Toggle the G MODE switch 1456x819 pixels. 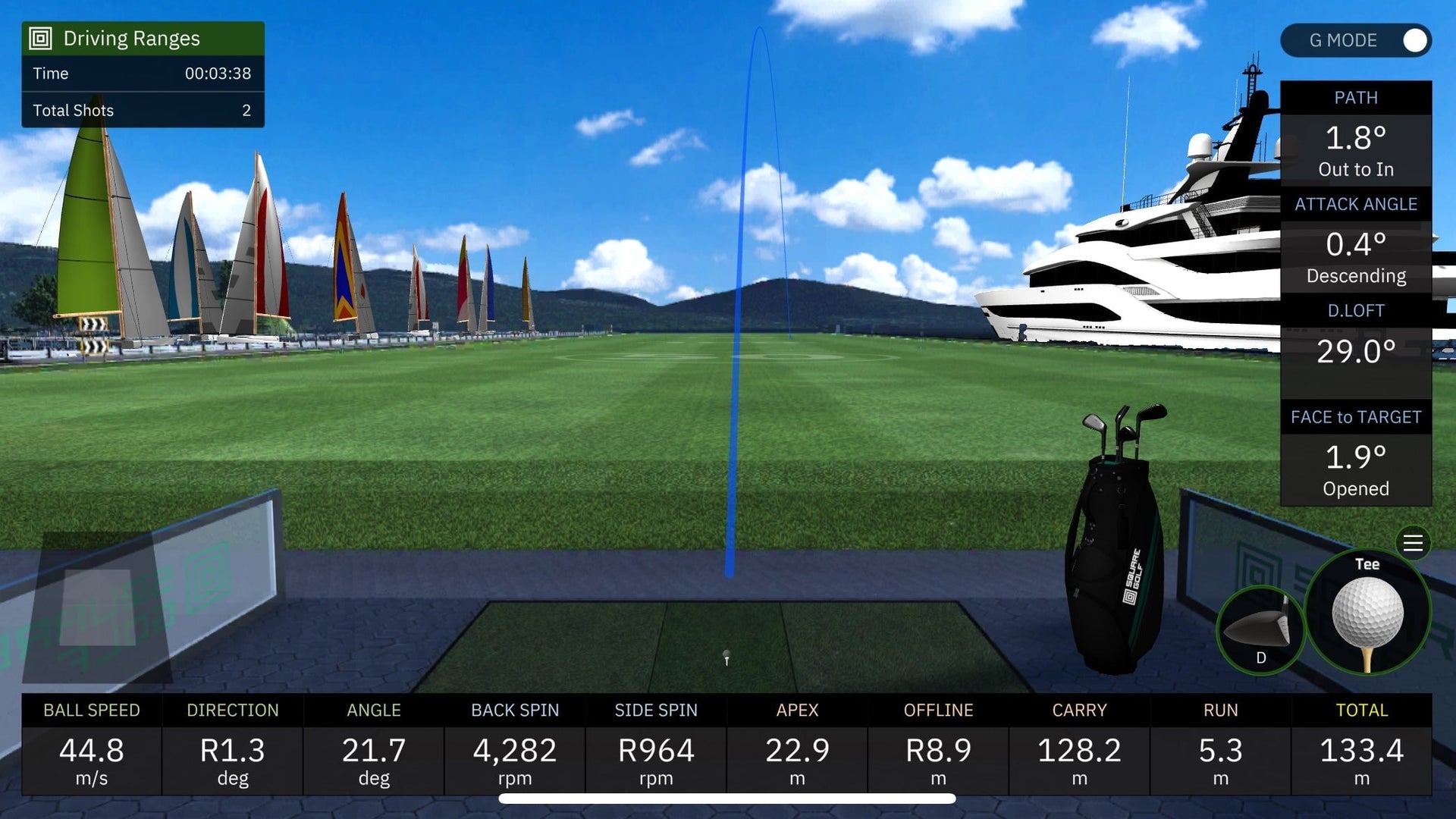tap(1415, 41)
